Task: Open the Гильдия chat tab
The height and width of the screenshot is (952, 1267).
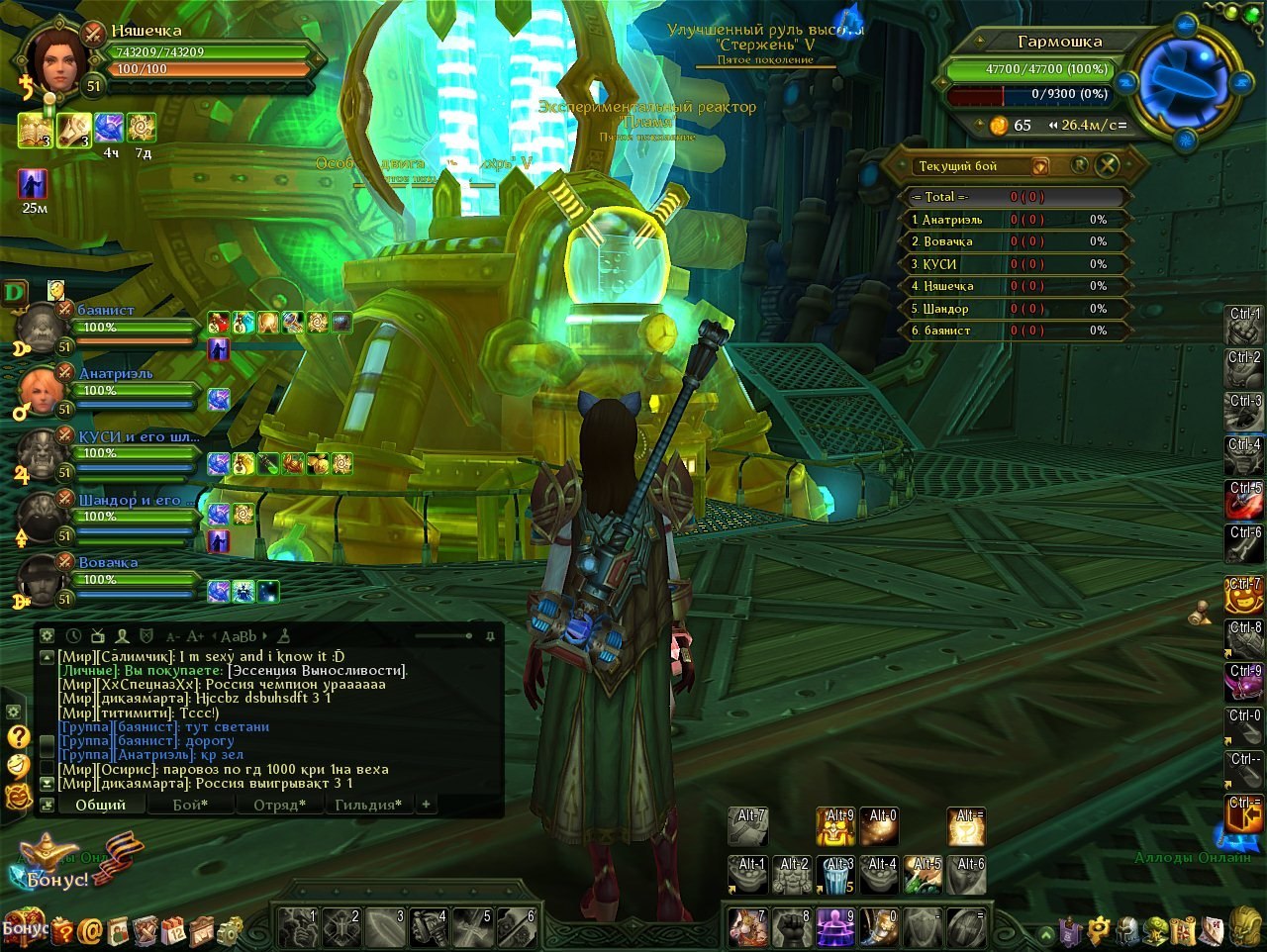Action: tap(368, 805)
